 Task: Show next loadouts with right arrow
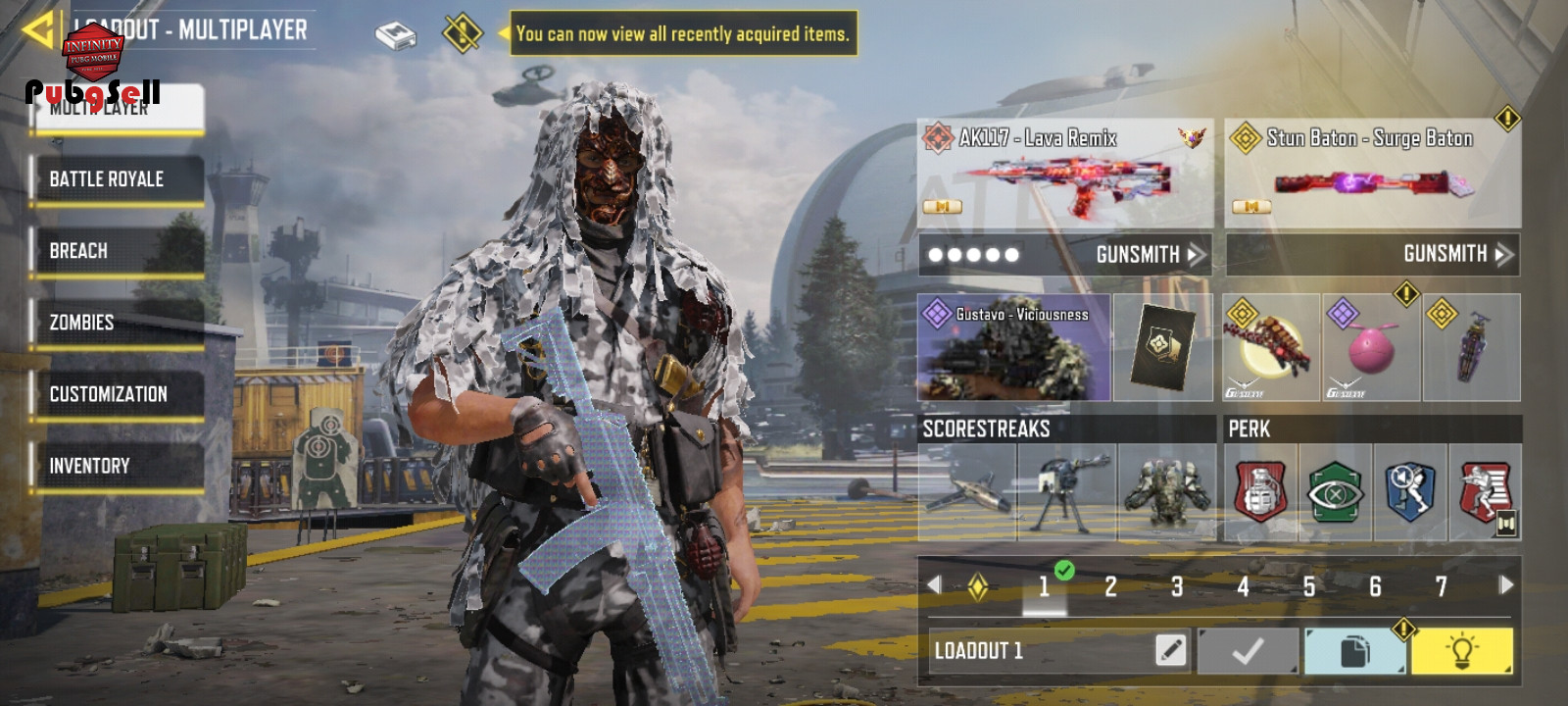click(x=1506, y=585)
